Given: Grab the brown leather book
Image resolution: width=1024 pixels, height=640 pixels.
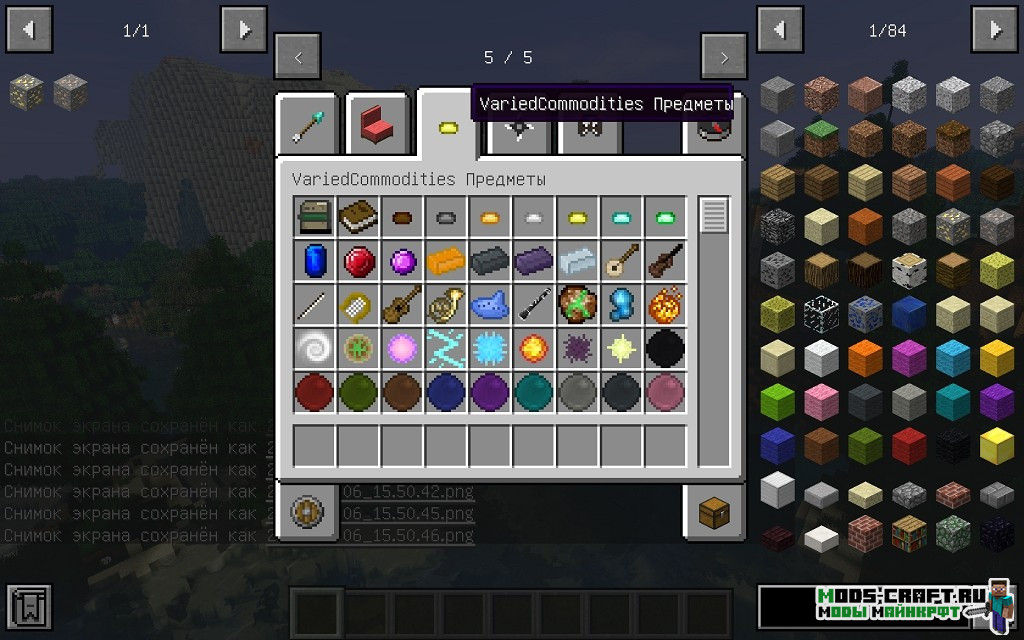Looking at the screenshot, I should pos(358,217).
